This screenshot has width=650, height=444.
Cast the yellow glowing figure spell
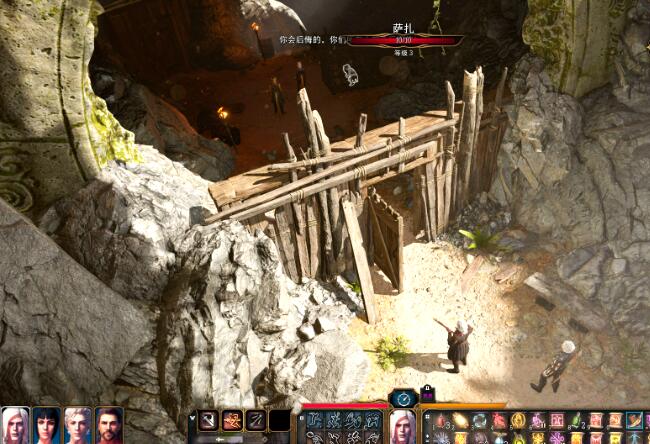[519, 421]
